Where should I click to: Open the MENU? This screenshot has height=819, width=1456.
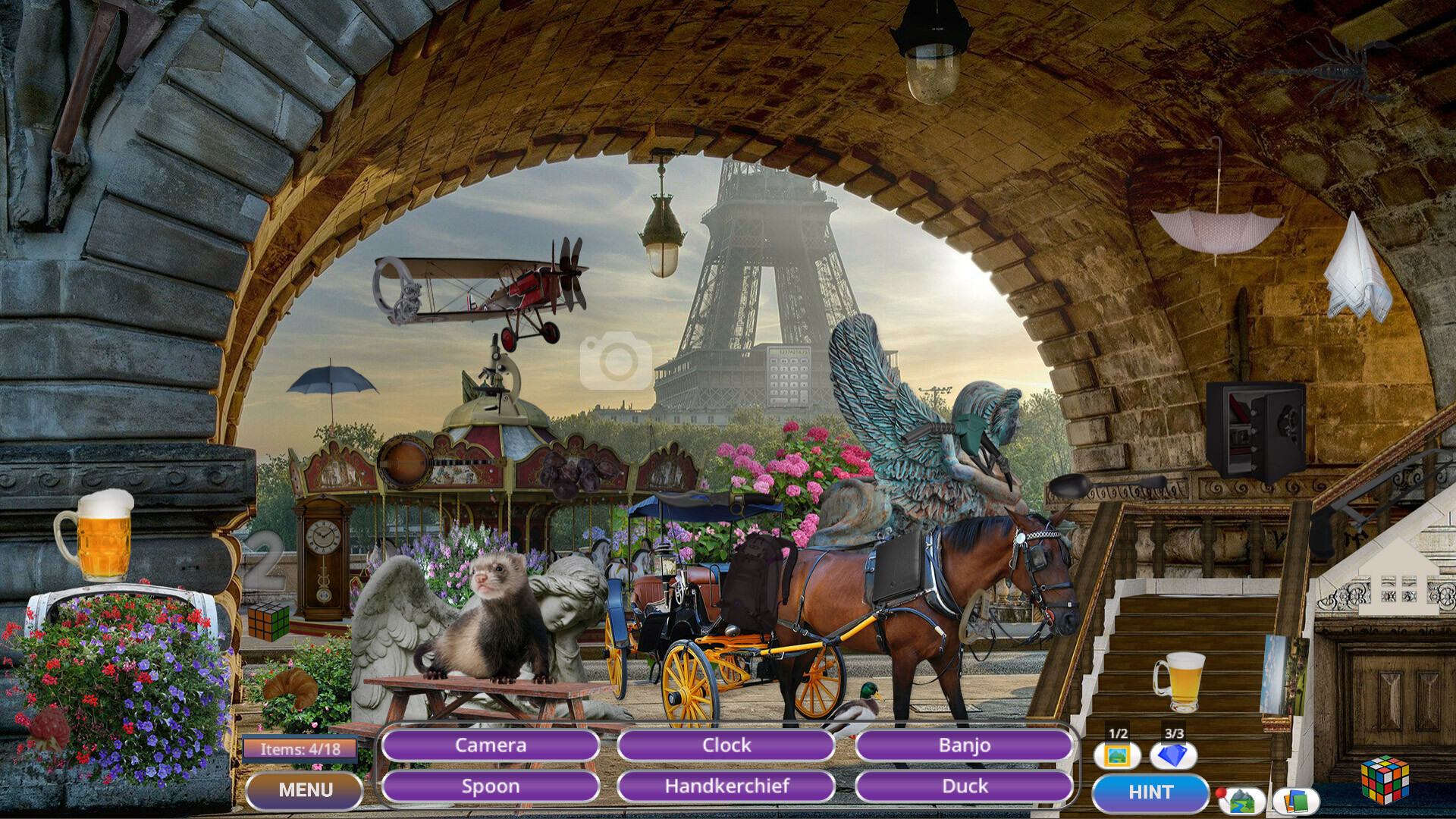point(305,789)
